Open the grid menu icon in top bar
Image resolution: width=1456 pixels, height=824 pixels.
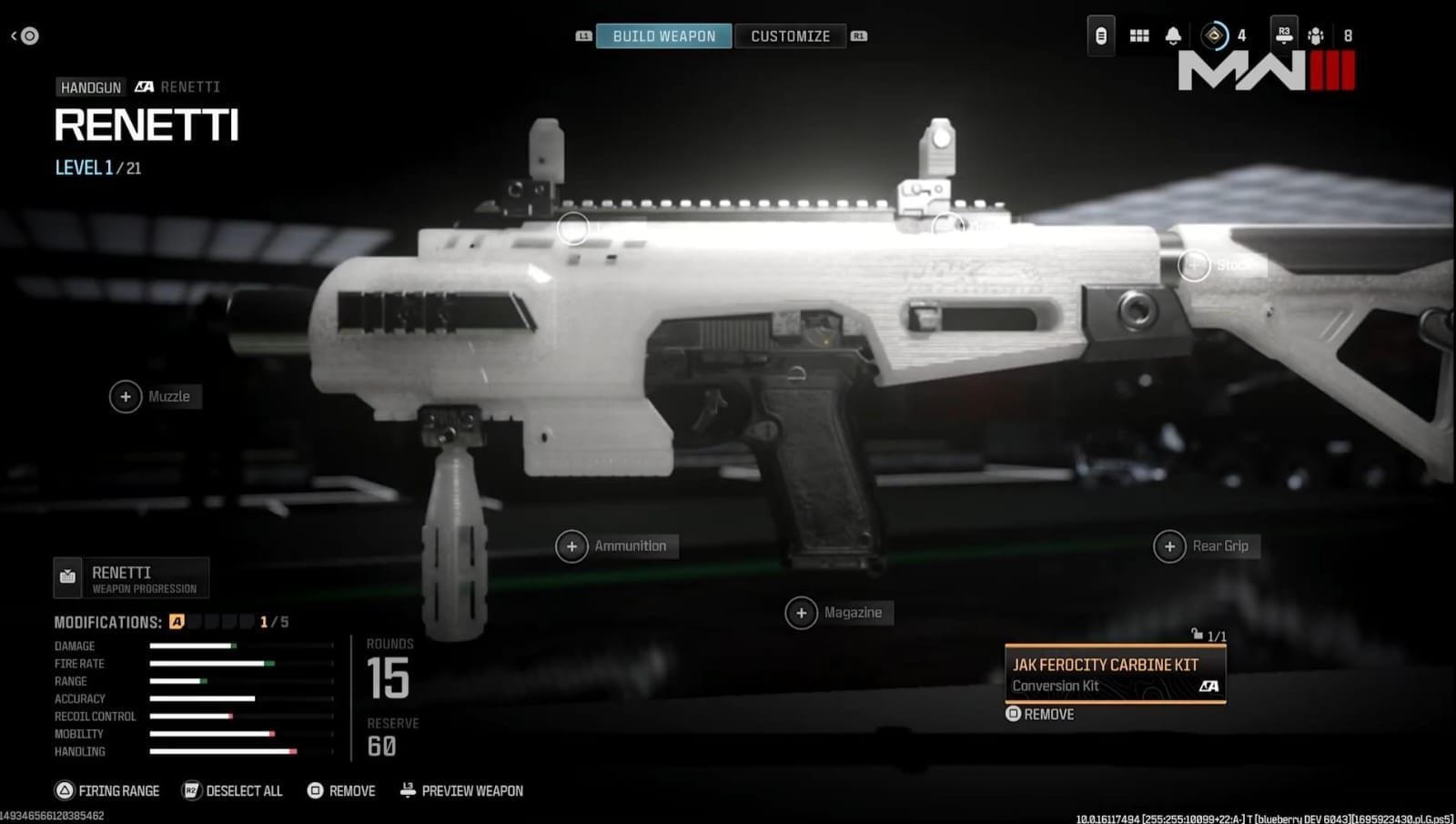[x=1138, y=36]
